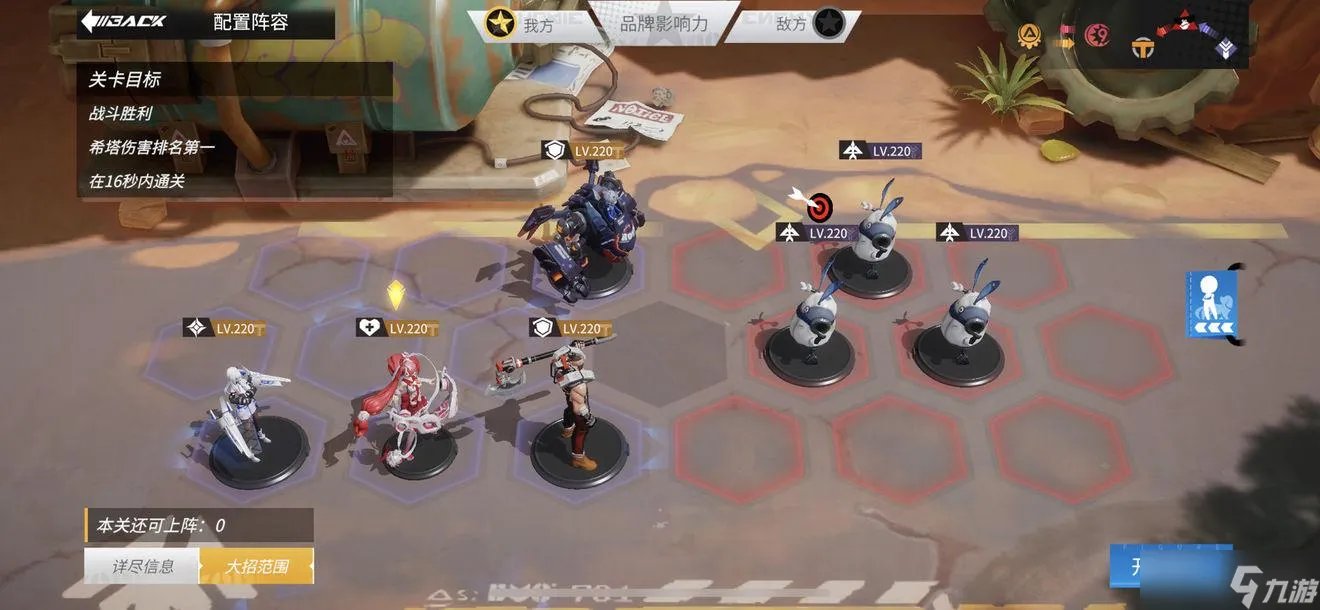Click the purple diamond chevron brand icon
1320x610 pixels.
coord(1226,47)
